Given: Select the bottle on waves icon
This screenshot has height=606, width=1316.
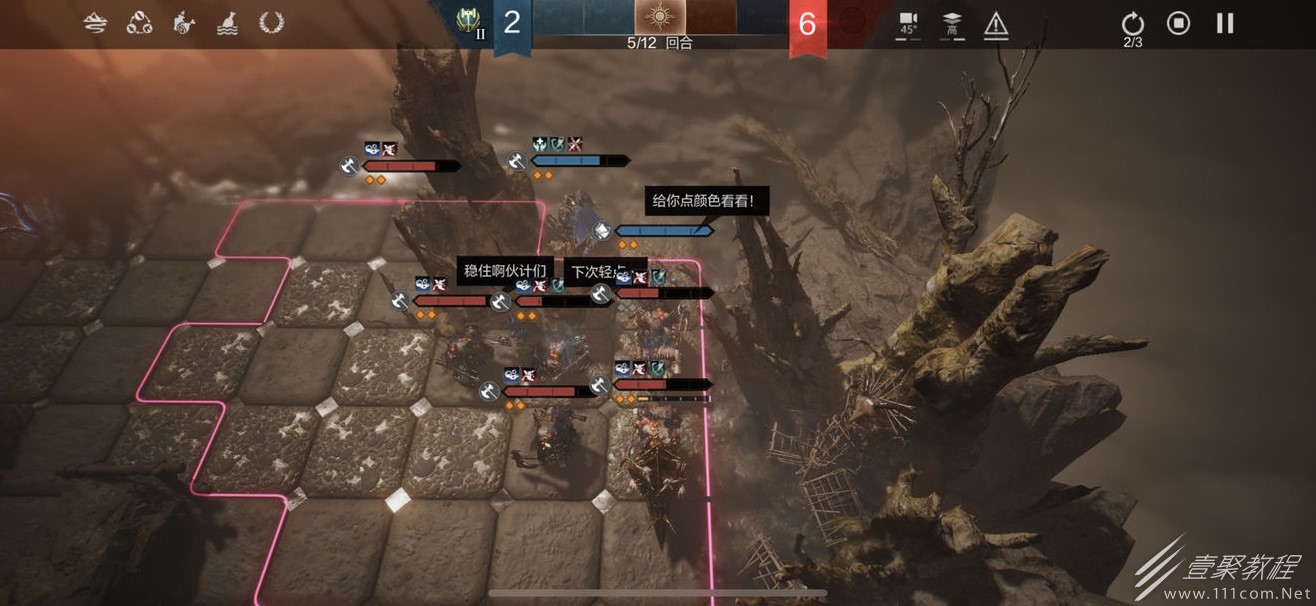Looking at the screenshot, I should tap(227, 23).
